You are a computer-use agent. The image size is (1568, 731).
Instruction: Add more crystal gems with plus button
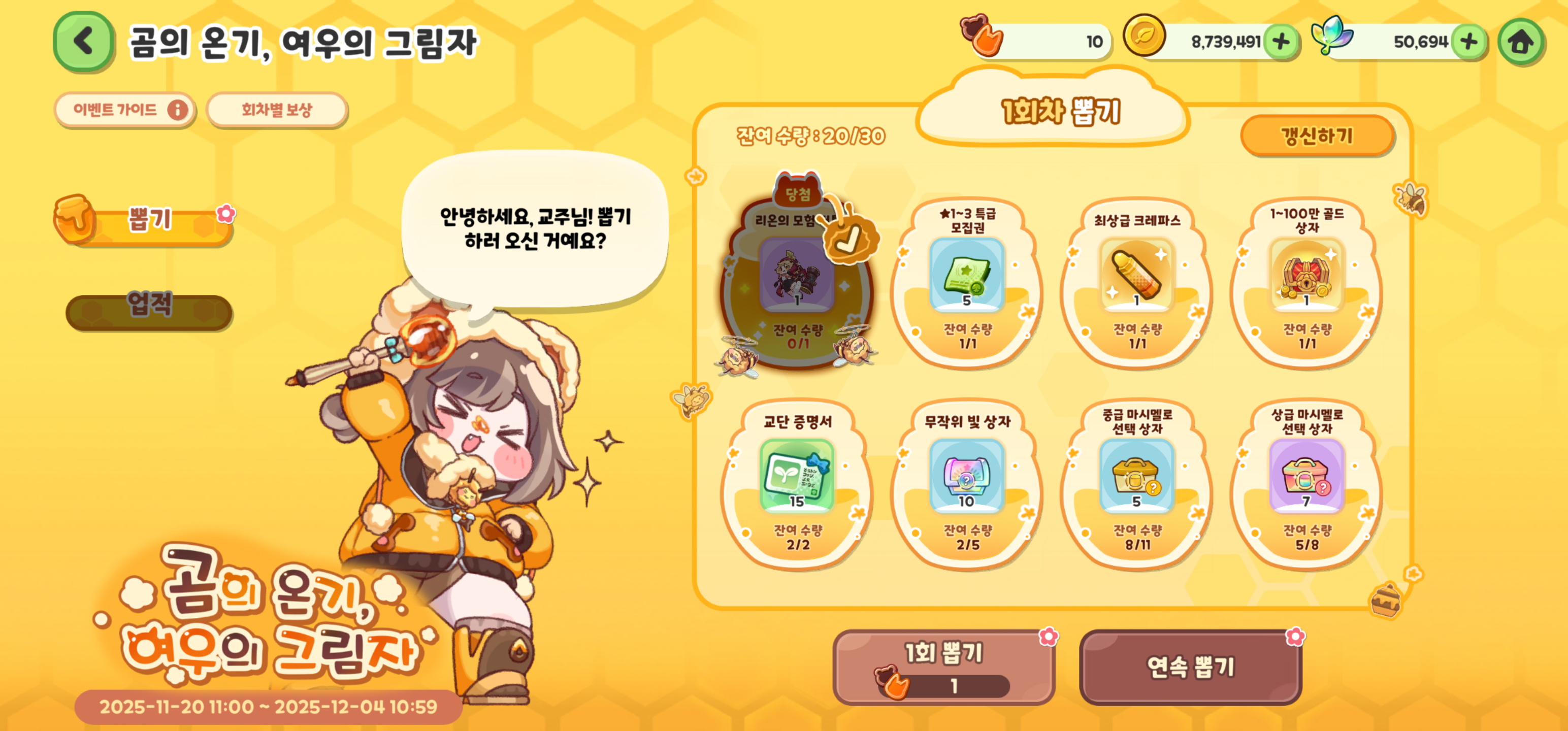click(x=1468, y=42)
